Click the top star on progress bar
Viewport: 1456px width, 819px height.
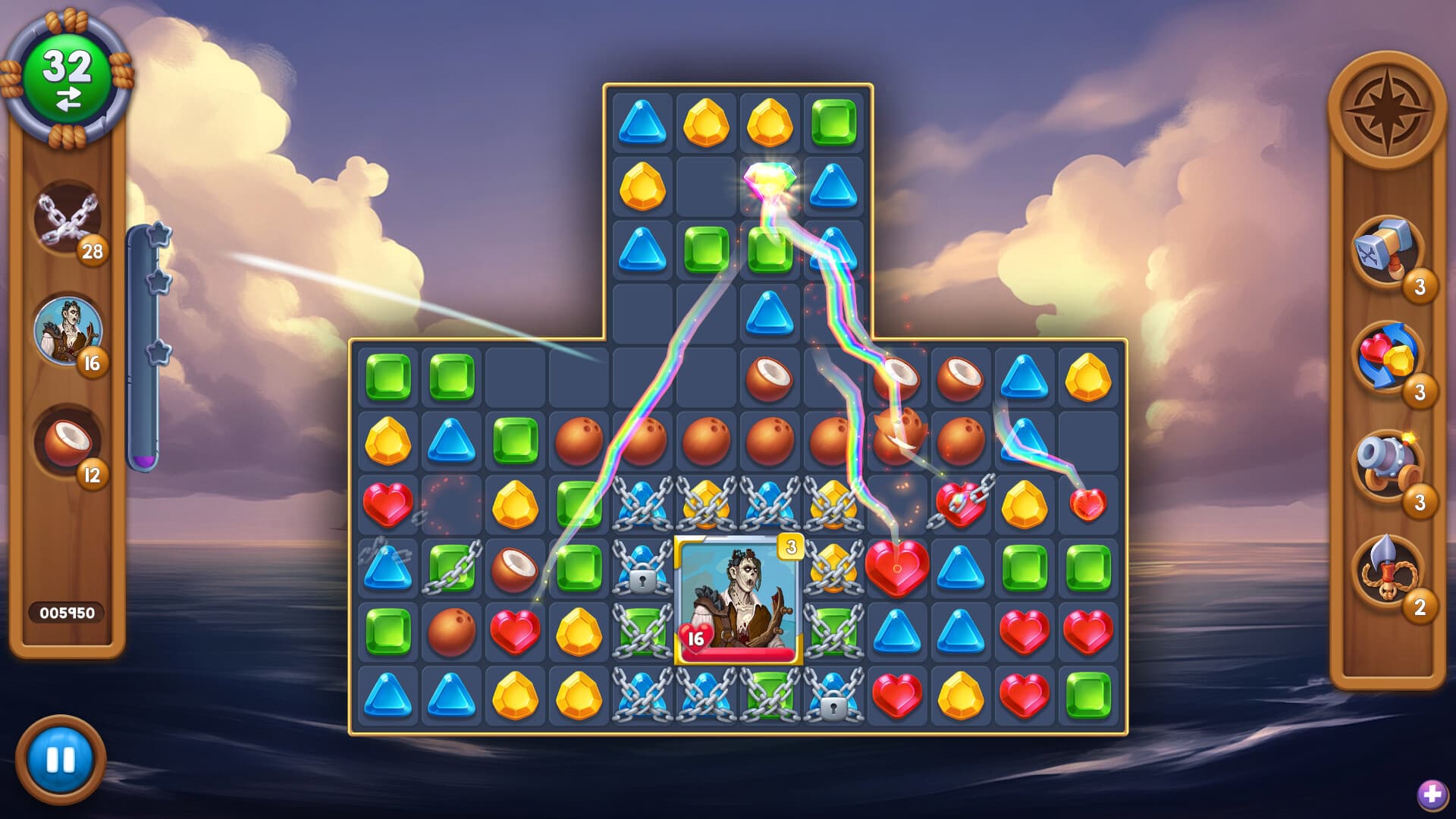159,235
